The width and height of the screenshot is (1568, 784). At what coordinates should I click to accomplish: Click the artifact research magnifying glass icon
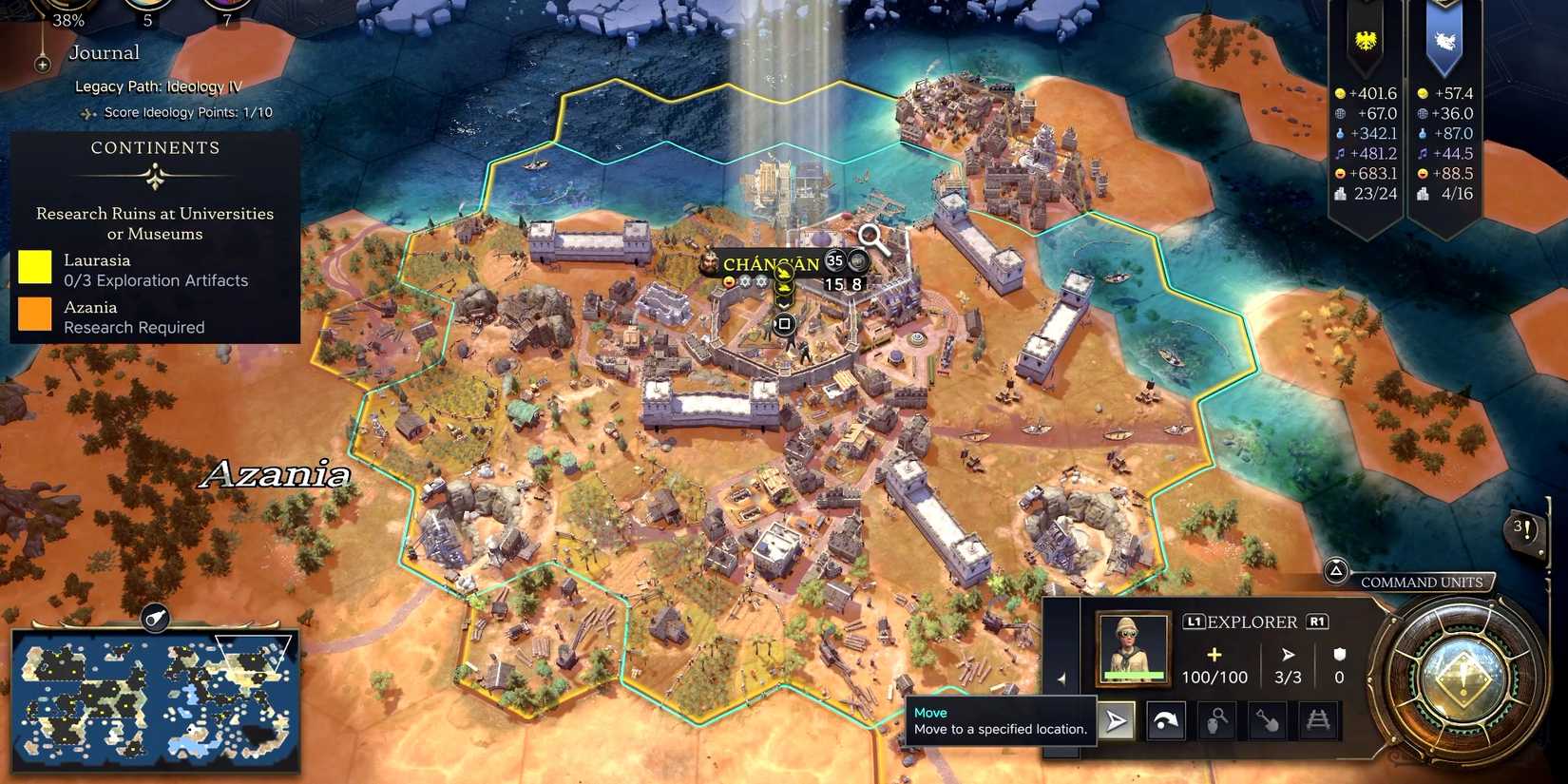1216,720
